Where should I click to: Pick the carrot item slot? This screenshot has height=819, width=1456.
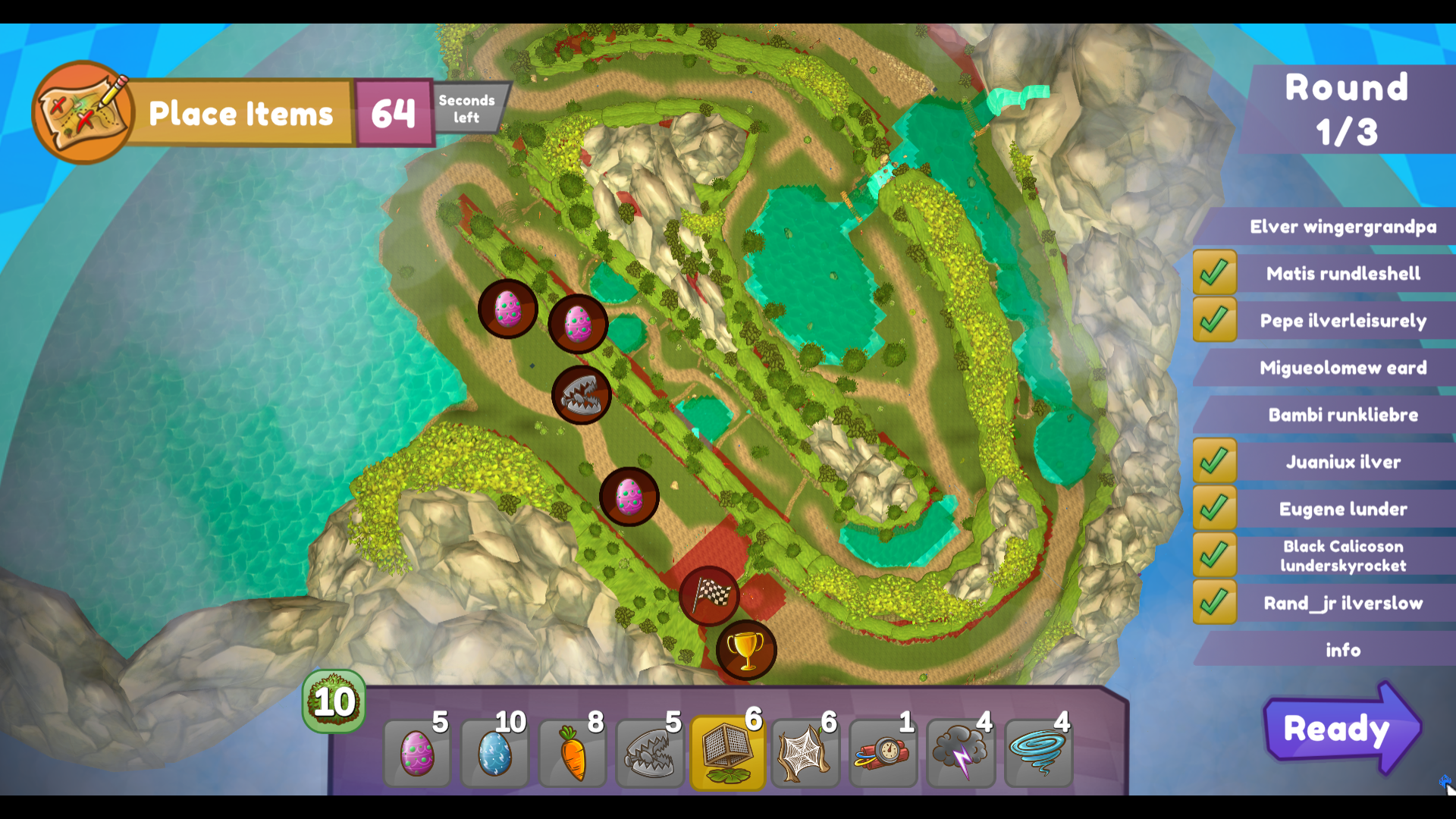(x=573, y=753)
